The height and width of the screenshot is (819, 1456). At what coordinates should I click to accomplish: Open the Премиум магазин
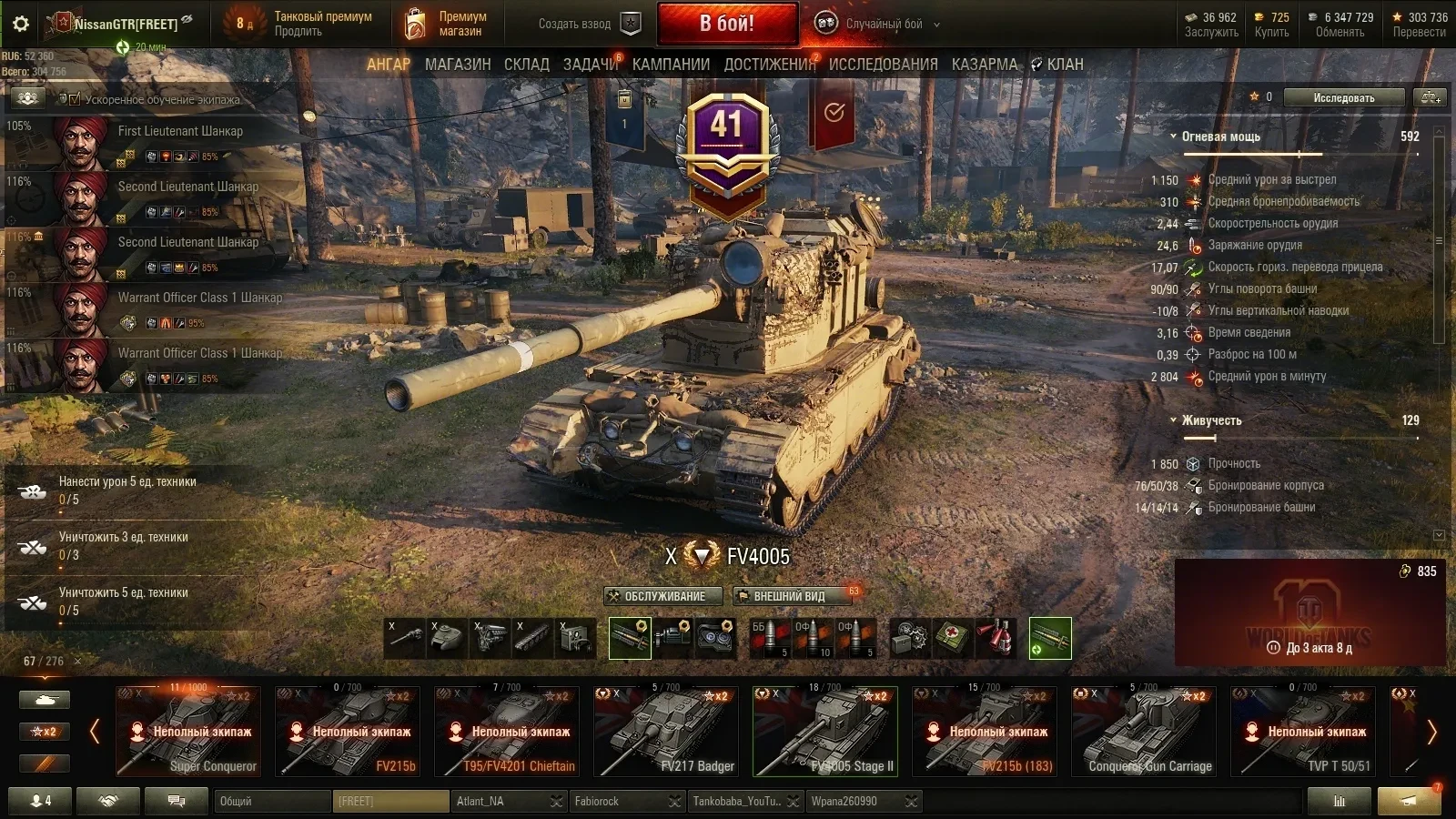pos(445,25)
